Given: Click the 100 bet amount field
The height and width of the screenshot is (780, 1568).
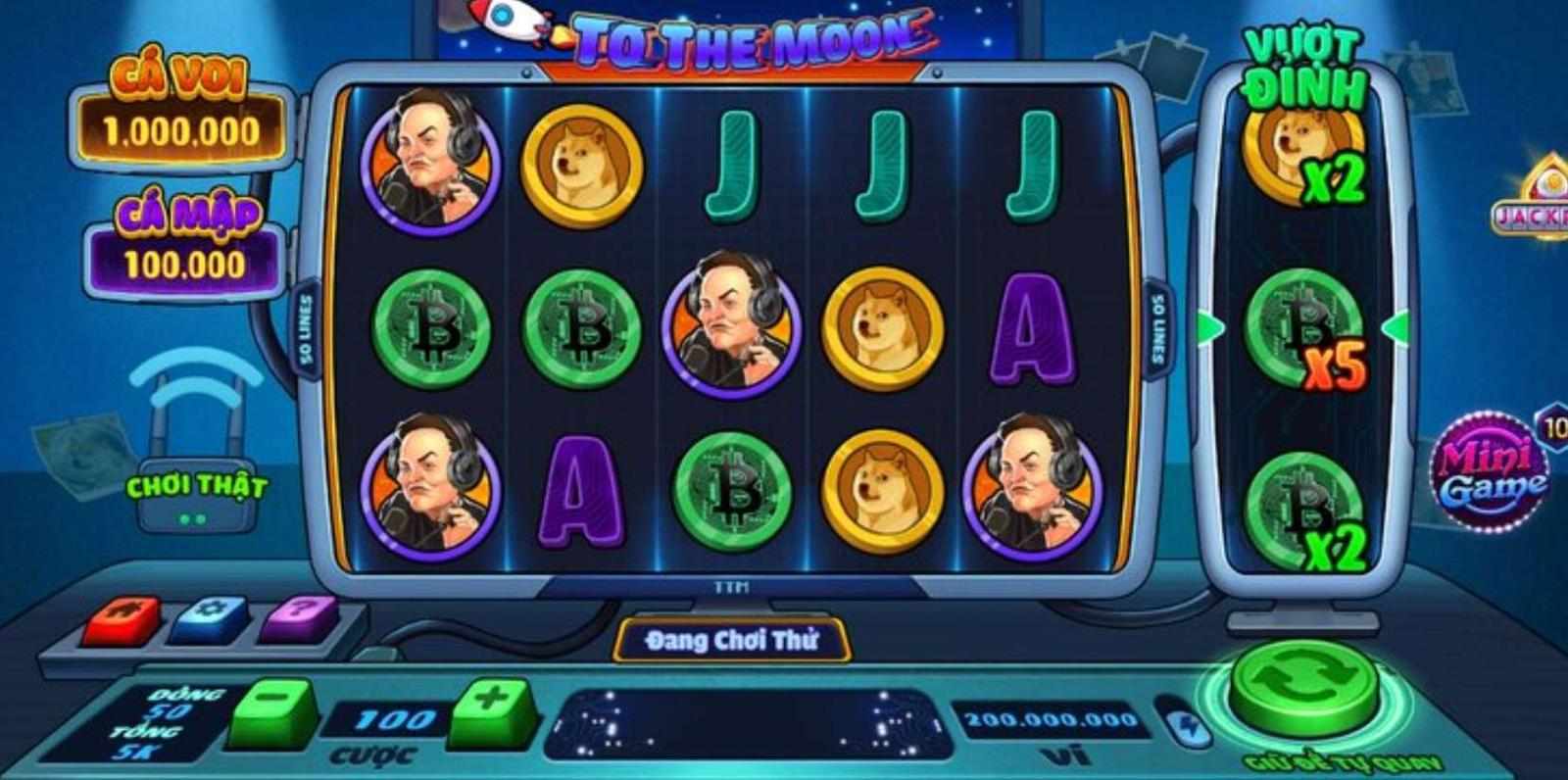Looking at the screenshot, I should point(390,719).
